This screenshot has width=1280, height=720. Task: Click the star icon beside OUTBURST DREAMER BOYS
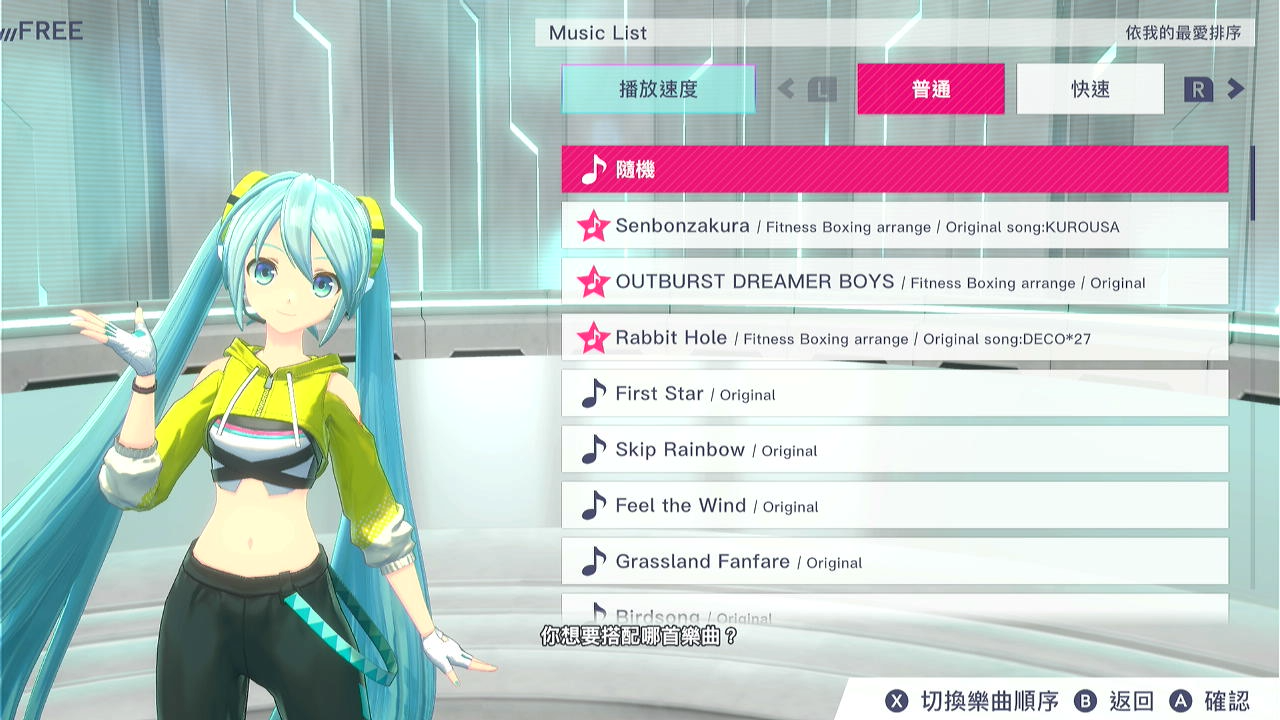(x=593, y=282)
